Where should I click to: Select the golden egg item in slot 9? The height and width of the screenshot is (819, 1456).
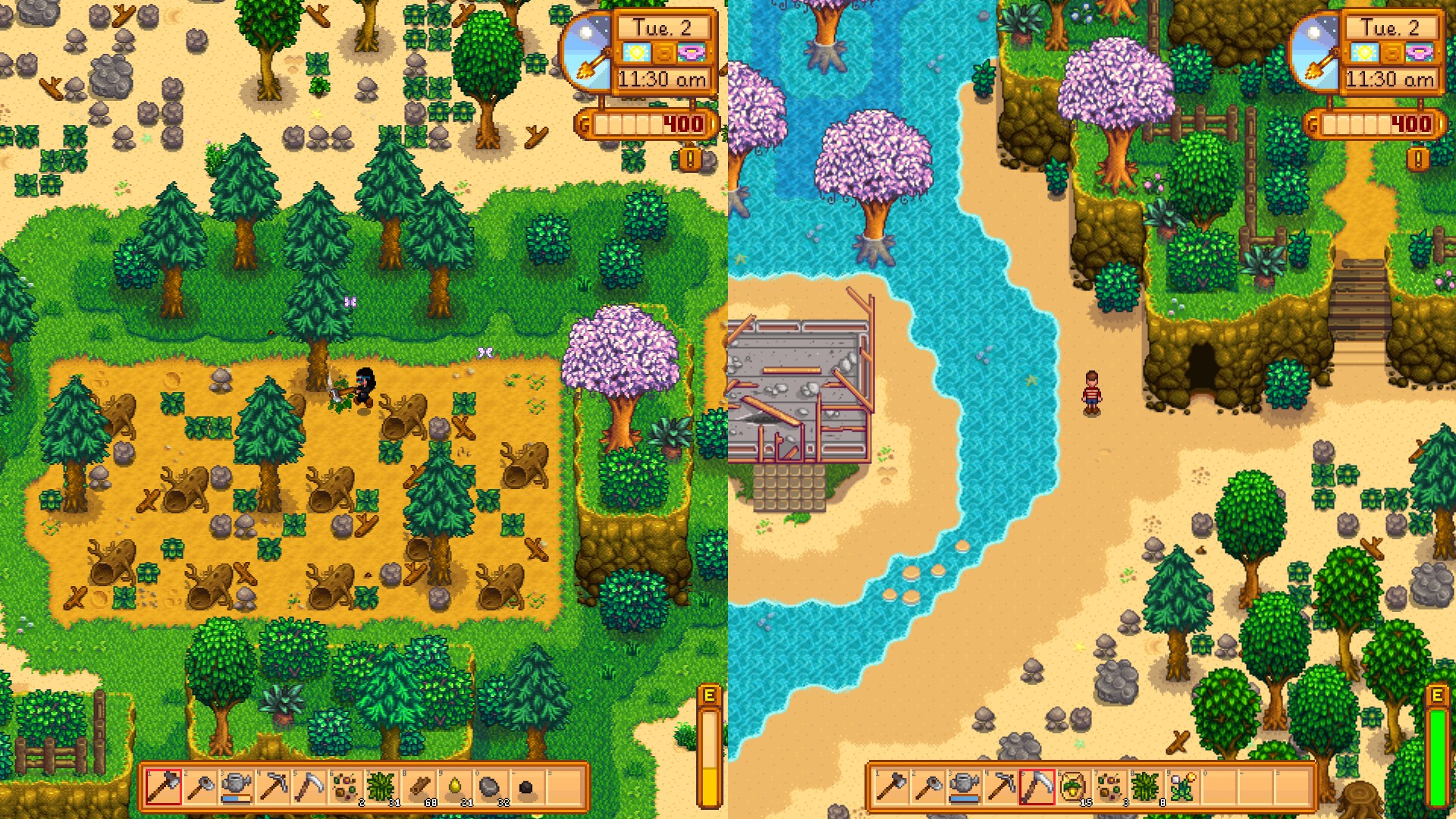click(x=455, y=786)
